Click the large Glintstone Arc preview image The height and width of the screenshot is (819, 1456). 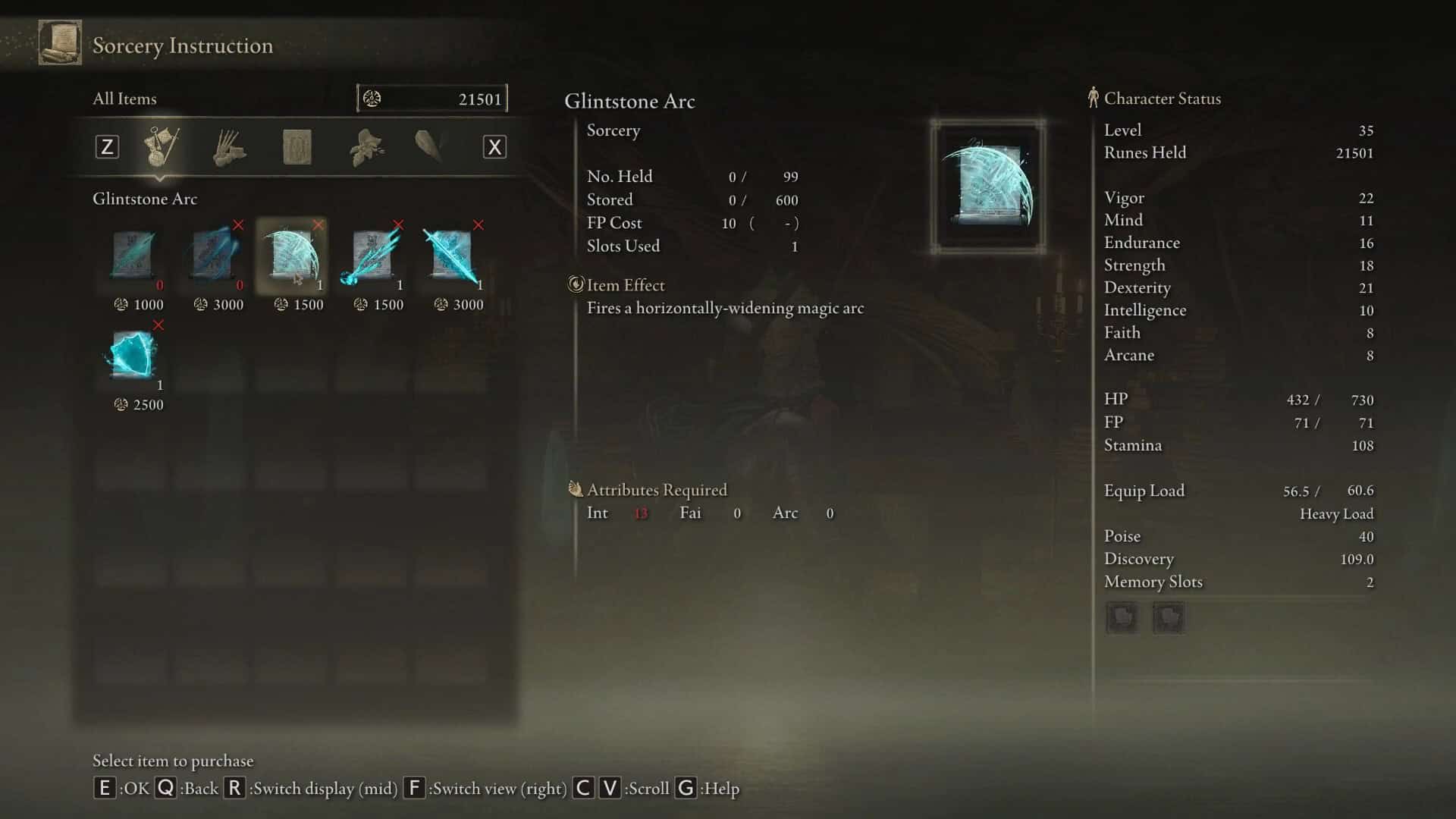987,186
